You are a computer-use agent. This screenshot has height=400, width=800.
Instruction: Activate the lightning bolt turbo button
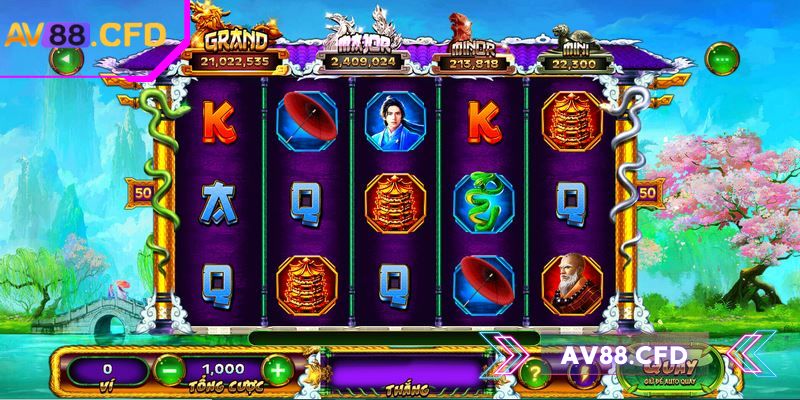coord(582,372)
